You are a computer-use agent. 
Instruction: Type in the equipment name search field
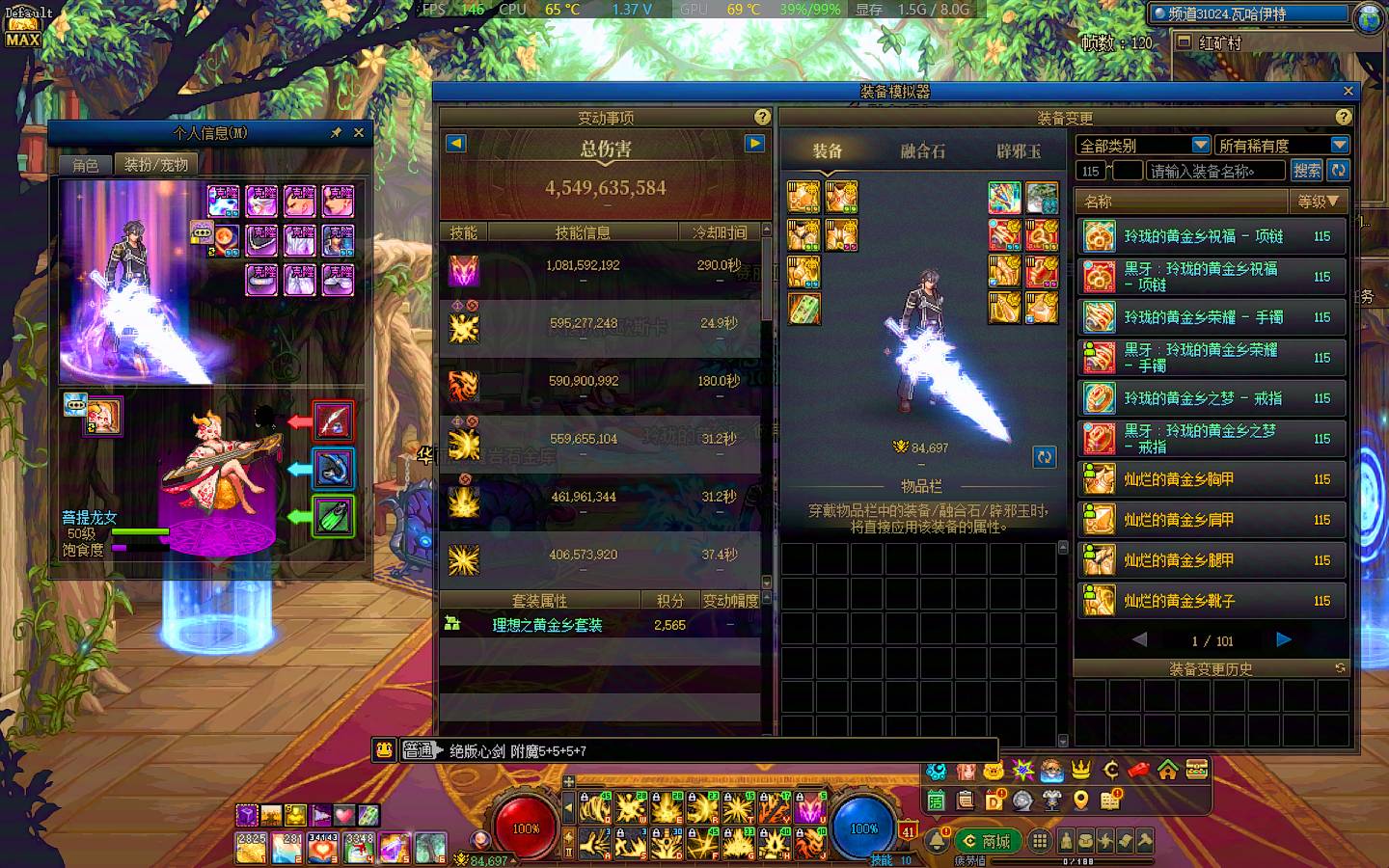click(1215, 171)
